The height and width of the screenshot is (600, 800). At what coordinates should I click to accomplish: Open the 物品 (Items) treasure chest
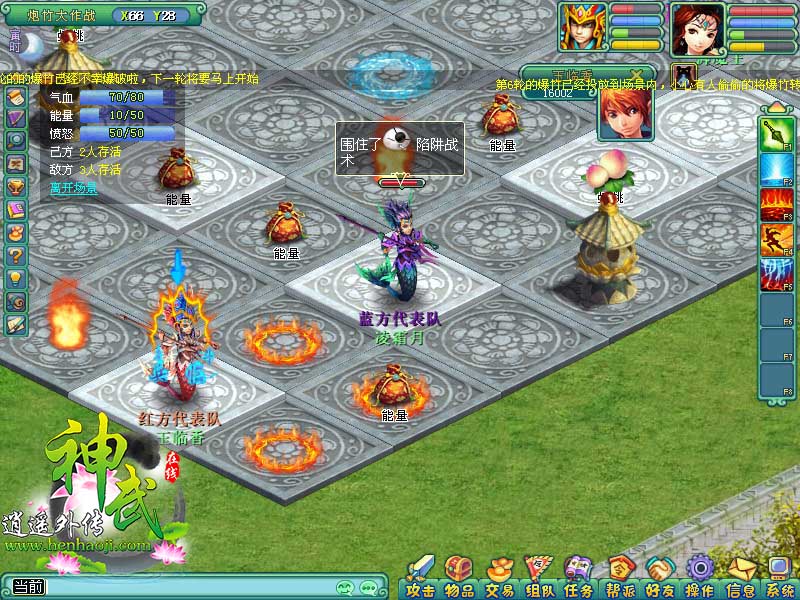[x=460, y=575]
